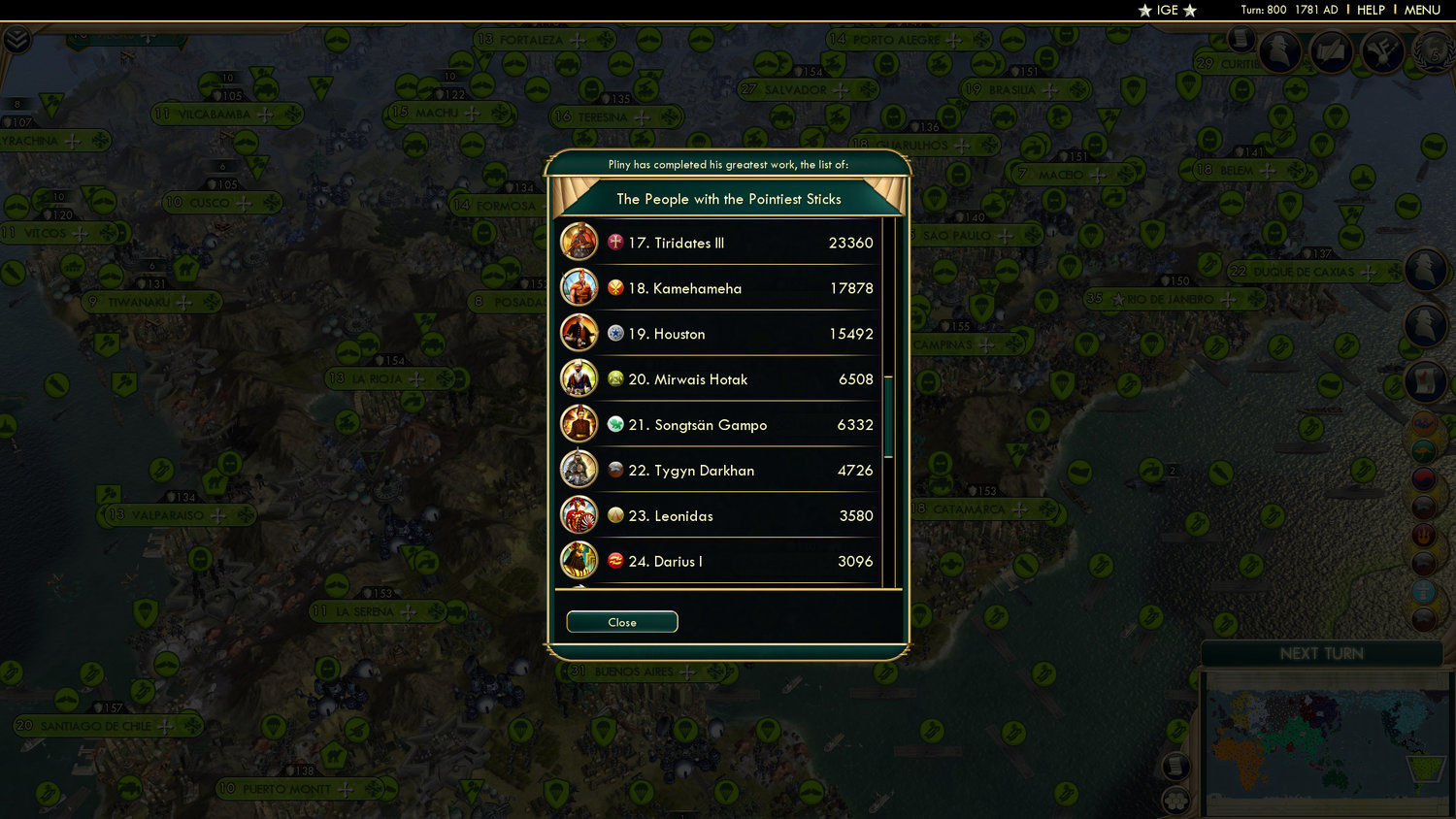Viewport: 1456px width, 819px height.
Task: Click the pencil notification icon left of minimap
Action: [x=1175, y=730]
